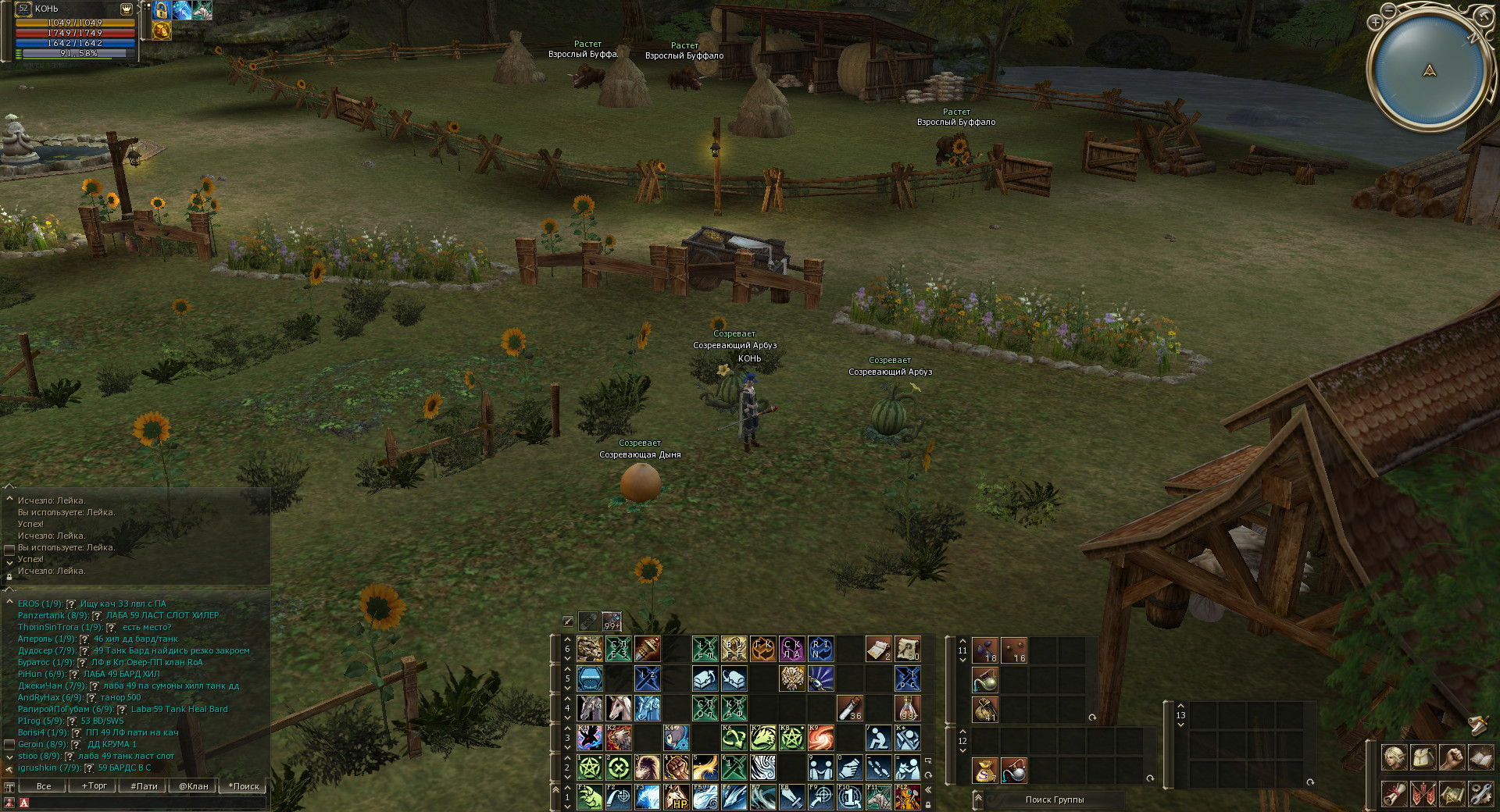Open the skills book icon
The width and height of the screenshot is (1500, 812).
[1480, 757]
